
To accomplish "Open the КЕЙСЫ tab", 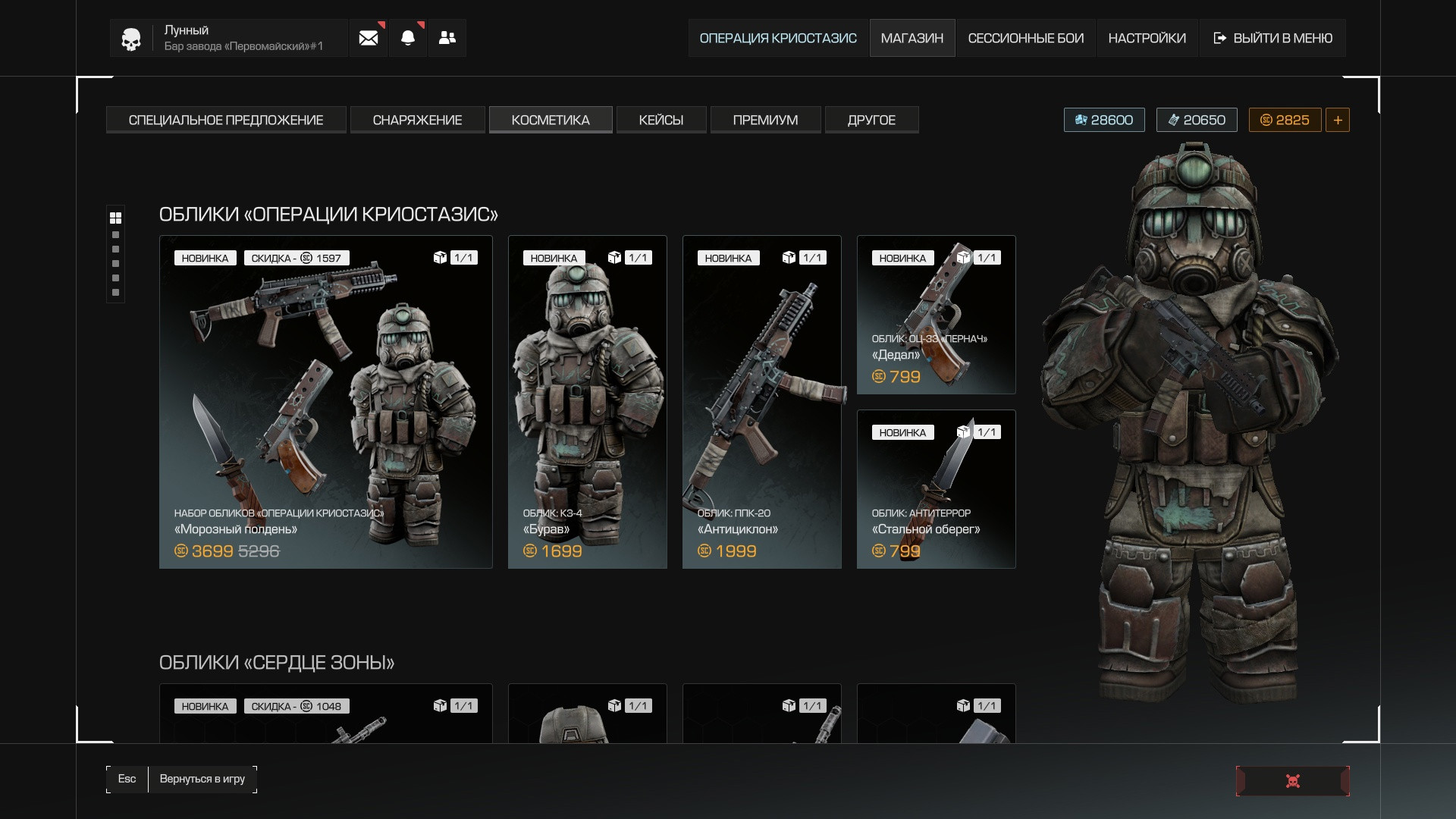I will point(661,120).
